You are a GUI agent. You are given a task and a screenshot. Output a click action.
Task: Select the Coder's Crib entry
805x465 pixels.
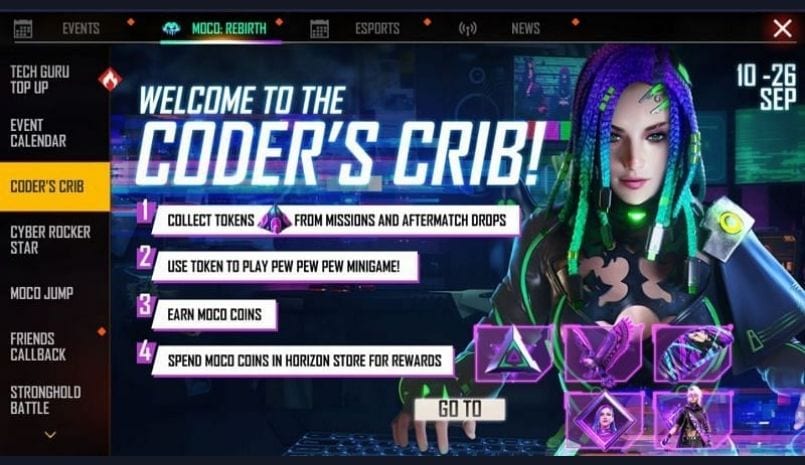50,187
